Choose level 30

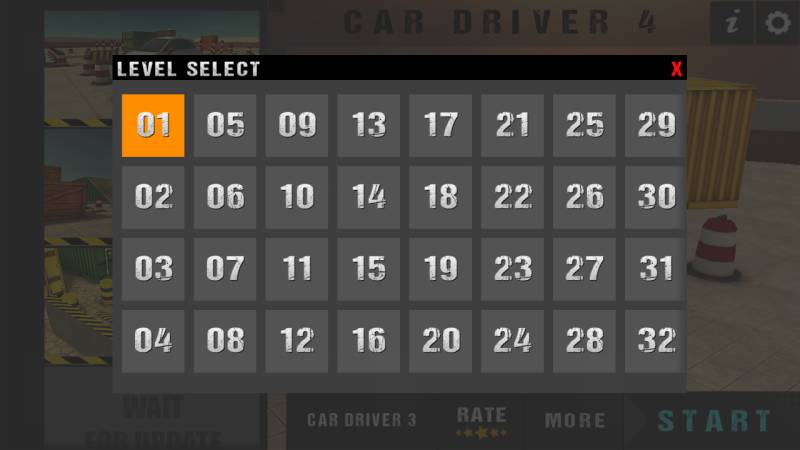pos(656,197)
